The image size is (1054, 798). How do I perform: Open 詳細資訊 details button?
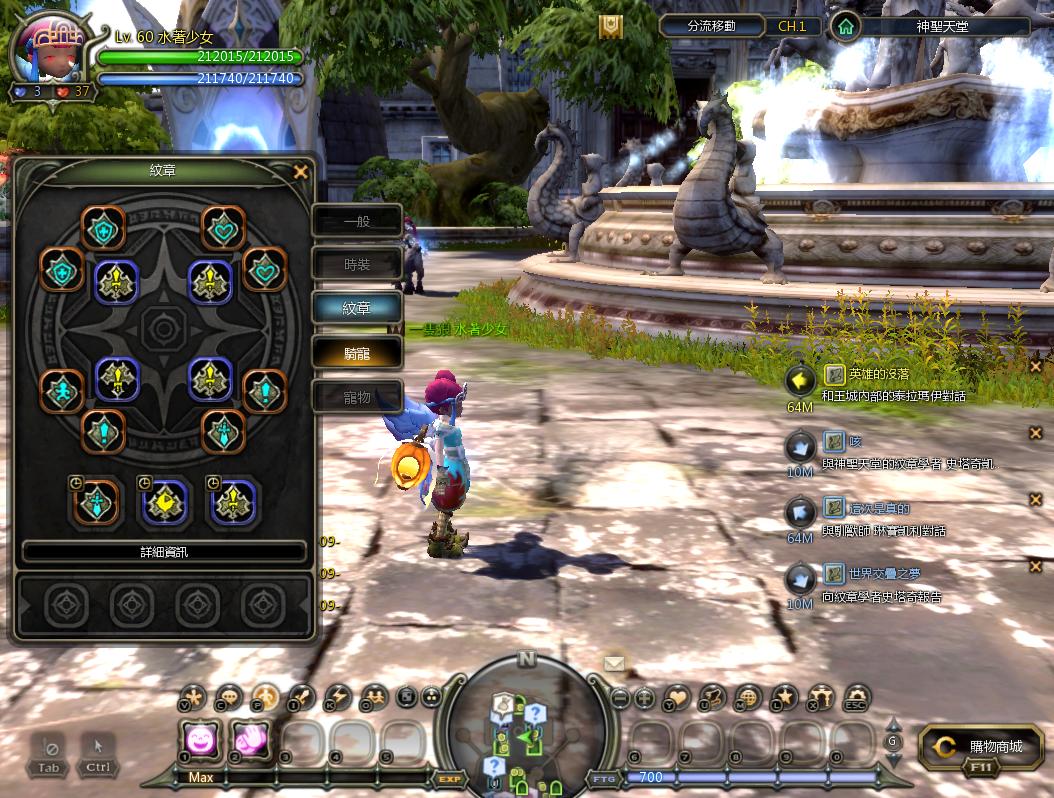pos(164,552)
